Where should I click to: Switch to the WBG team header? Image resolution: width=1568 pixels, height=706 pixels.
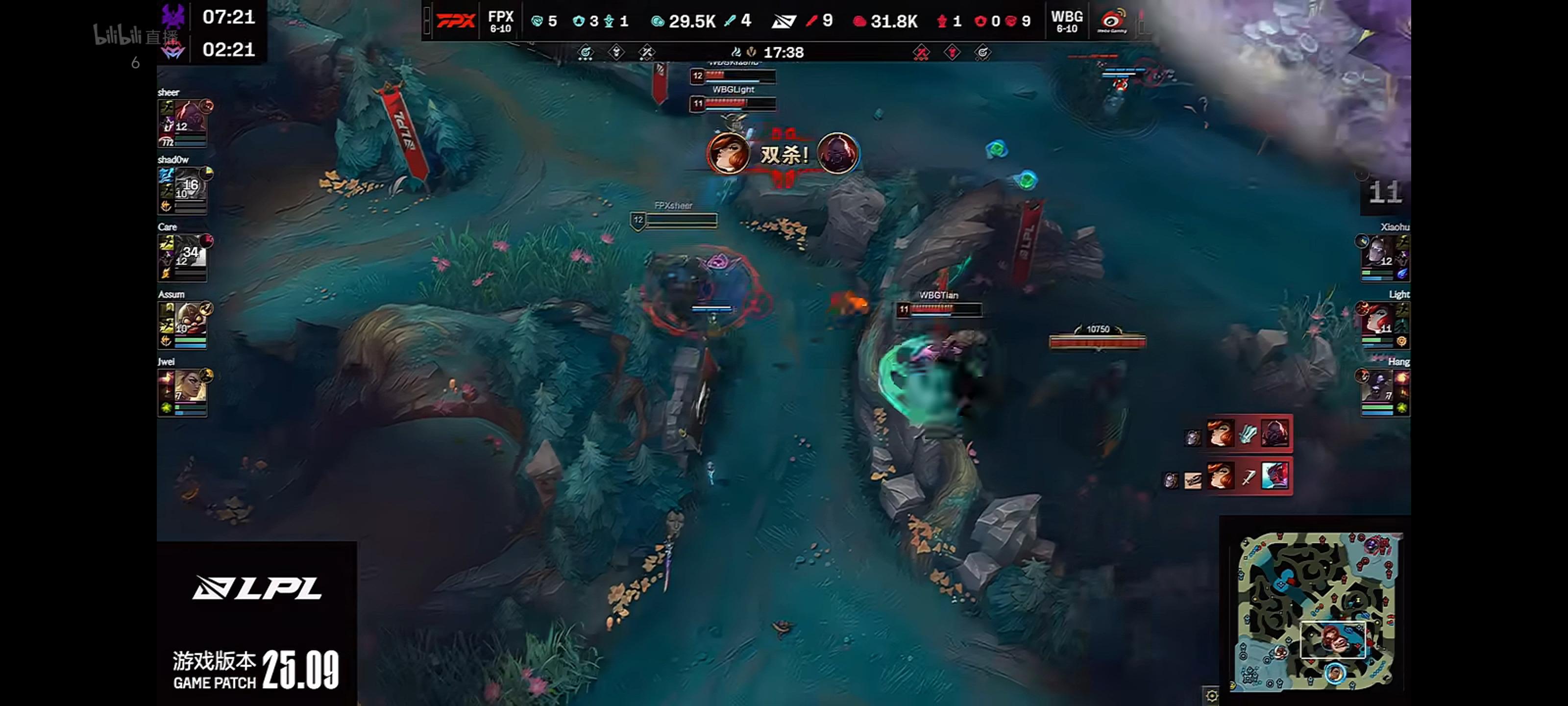1068,20
